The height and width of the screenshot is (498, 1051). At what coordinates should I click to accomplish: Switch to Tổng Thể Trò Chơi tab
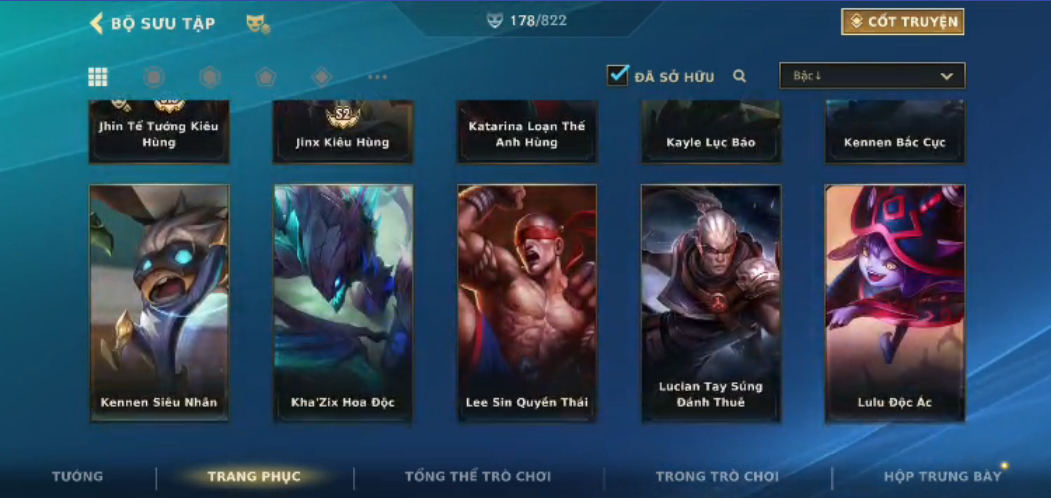(478, 476)
